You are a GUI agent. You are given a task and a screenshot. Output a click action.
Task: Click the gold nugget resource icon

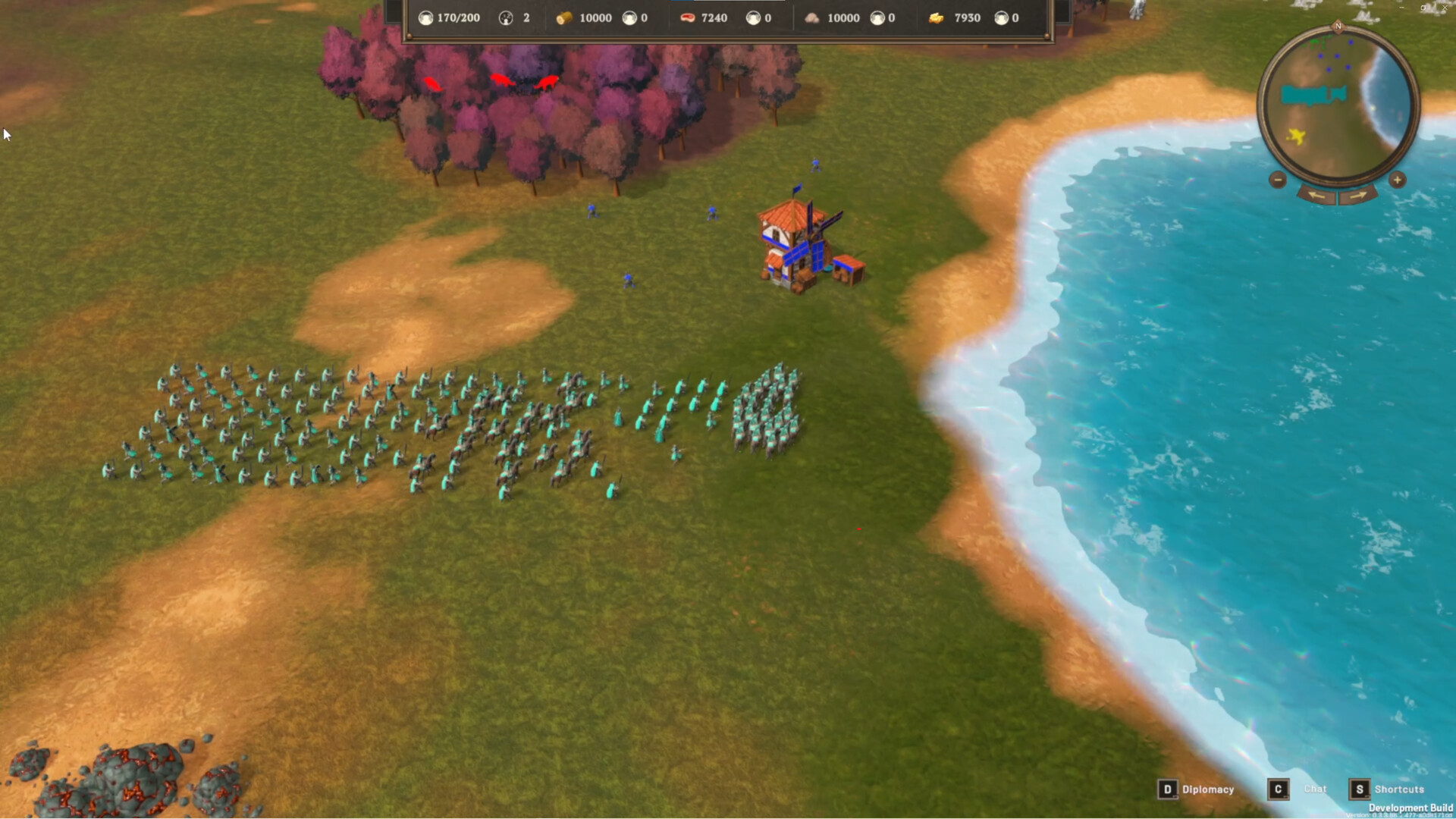(937, 17)
